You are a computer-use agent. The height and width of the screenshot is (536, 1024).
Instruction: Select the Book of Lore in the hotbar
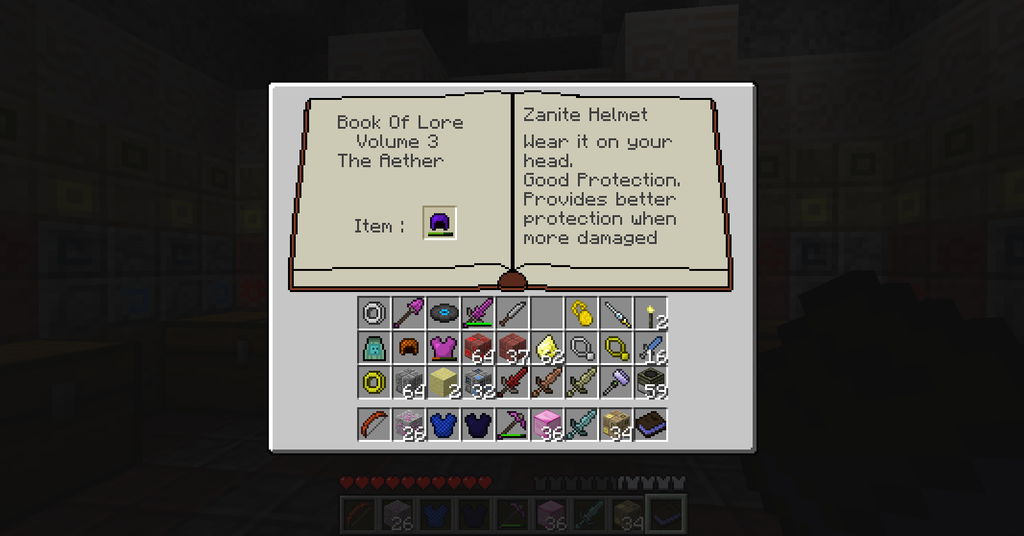[651, 424]
